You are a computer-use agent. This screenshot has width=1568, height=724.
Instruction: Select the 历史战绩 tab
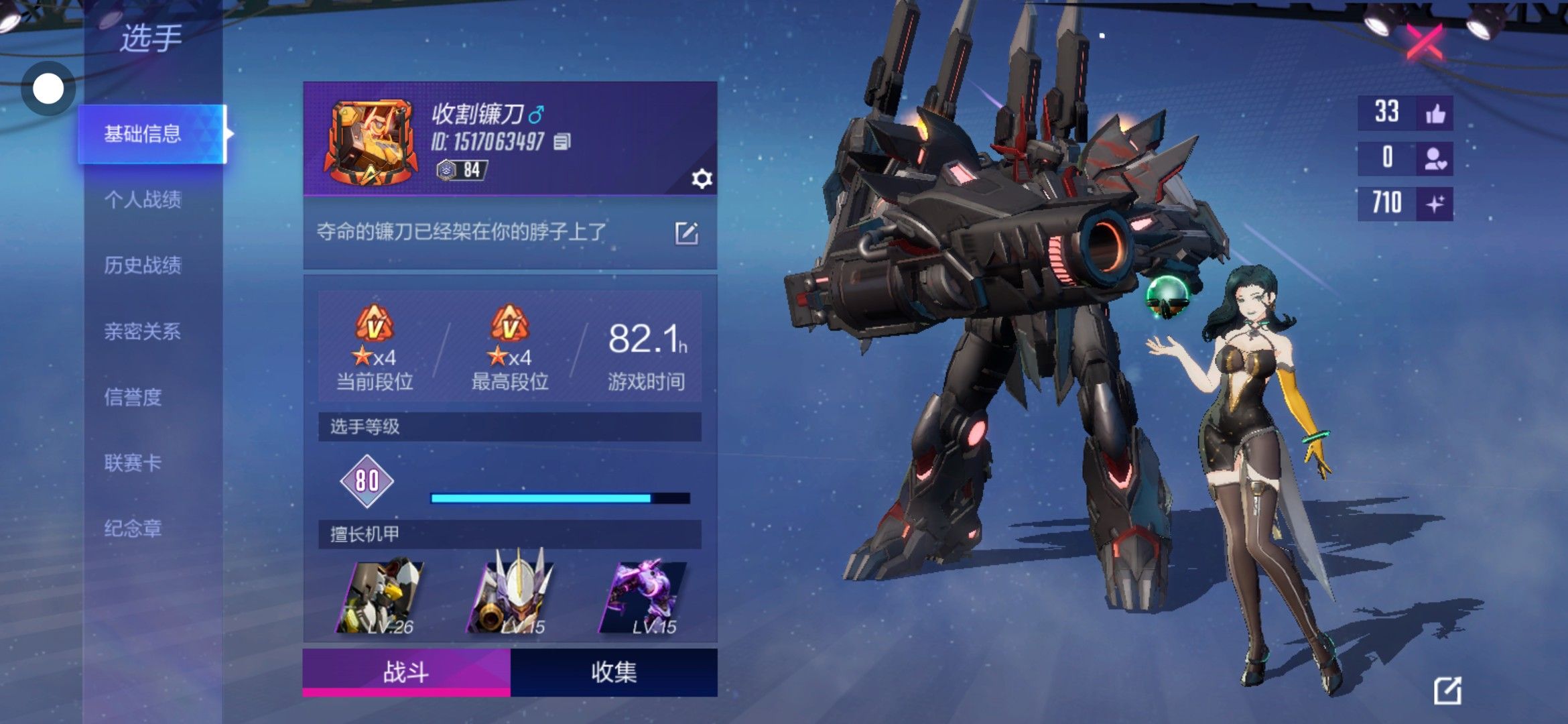coord(143,265)
